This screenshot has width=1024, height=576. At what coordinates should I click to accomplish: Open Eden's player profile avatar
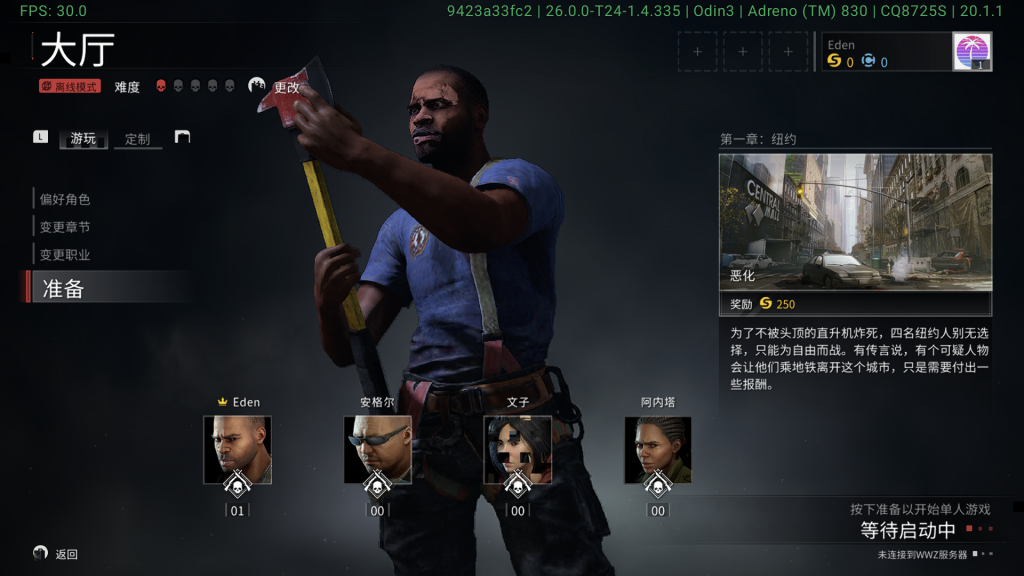[x=971, y=51]
